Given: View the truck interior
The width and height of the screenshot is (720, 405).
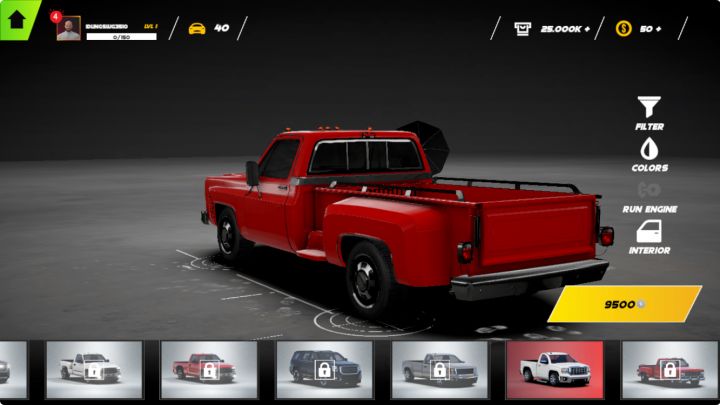Looking at the screenshot, I should click(x=649, y=236).
